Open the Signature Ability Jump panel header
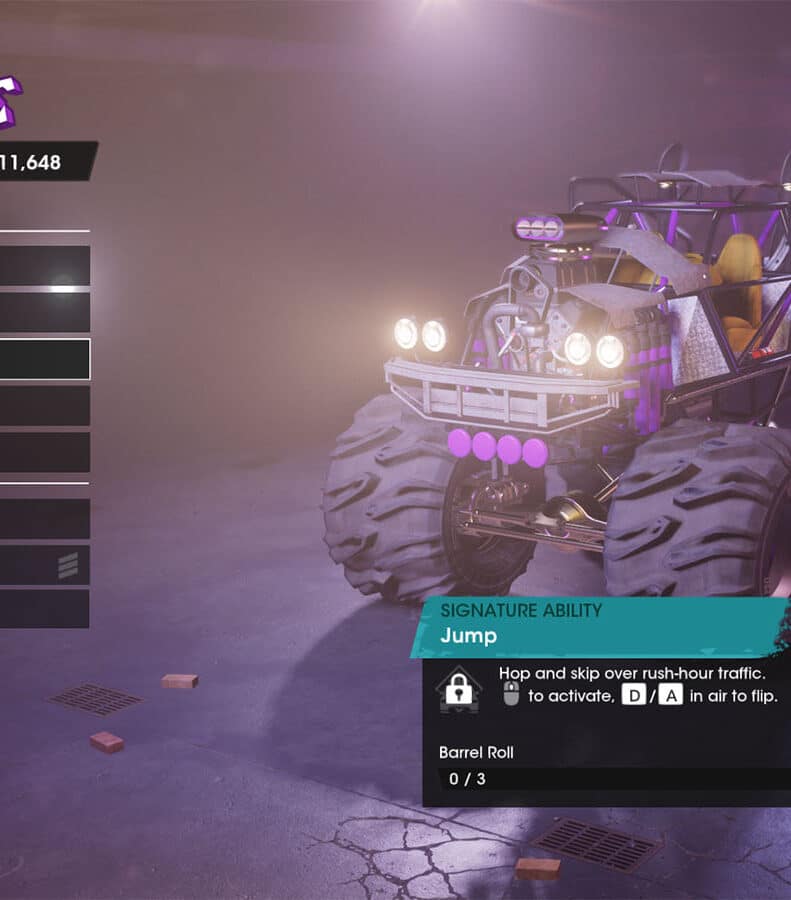Screen dimensions: 791x900 (598, 626)
